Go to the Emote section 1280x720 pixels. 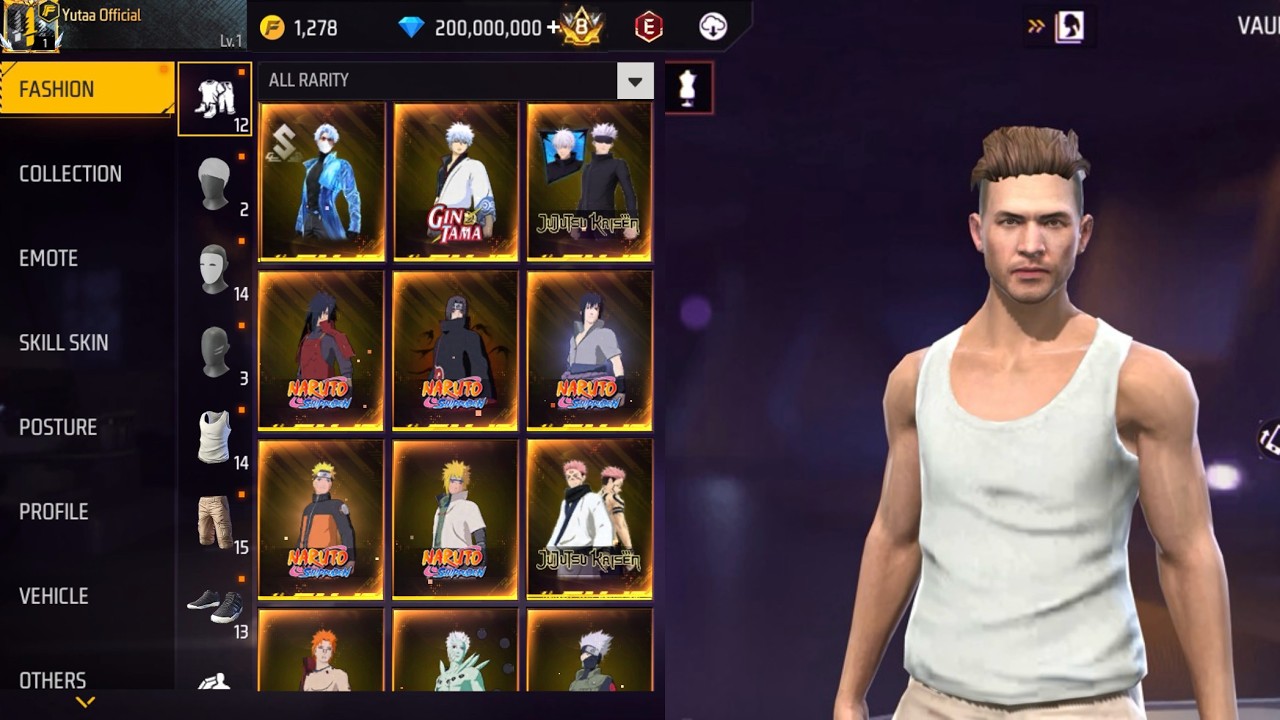tap(48, 258)
